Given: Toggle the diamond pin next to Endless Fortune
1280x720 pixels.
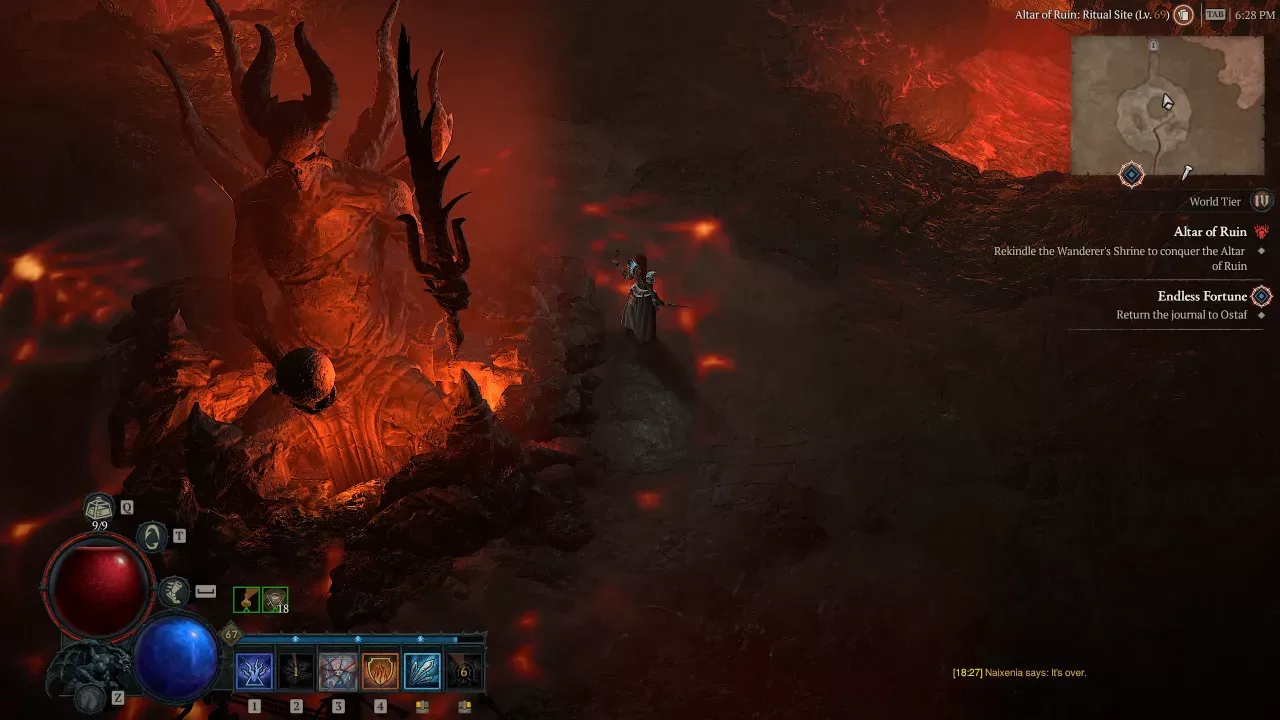Looking at the screenshot, I should point(1260,296).
